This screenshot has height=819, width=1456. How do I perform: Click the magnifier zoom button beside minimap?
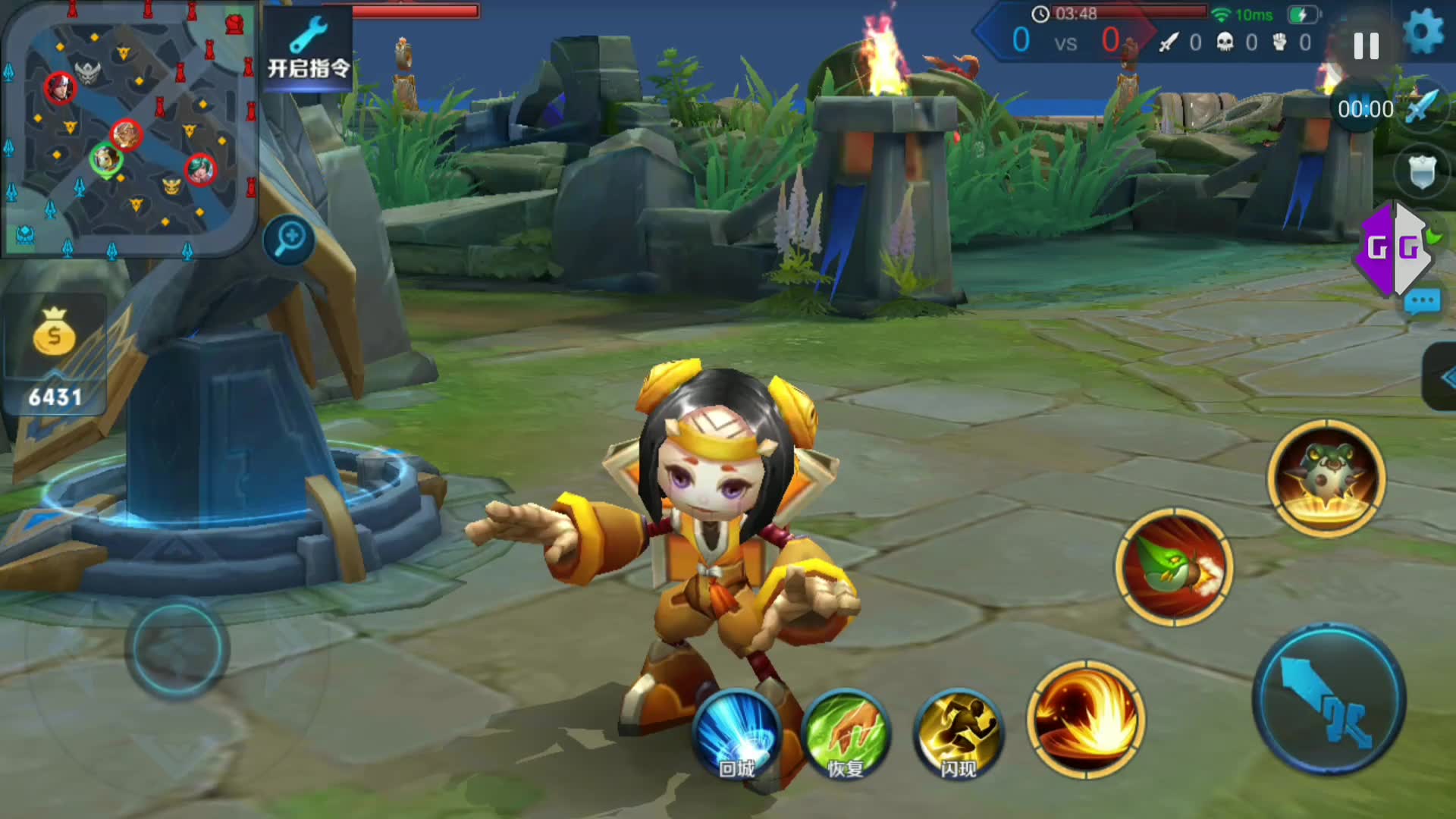[290, 240]
